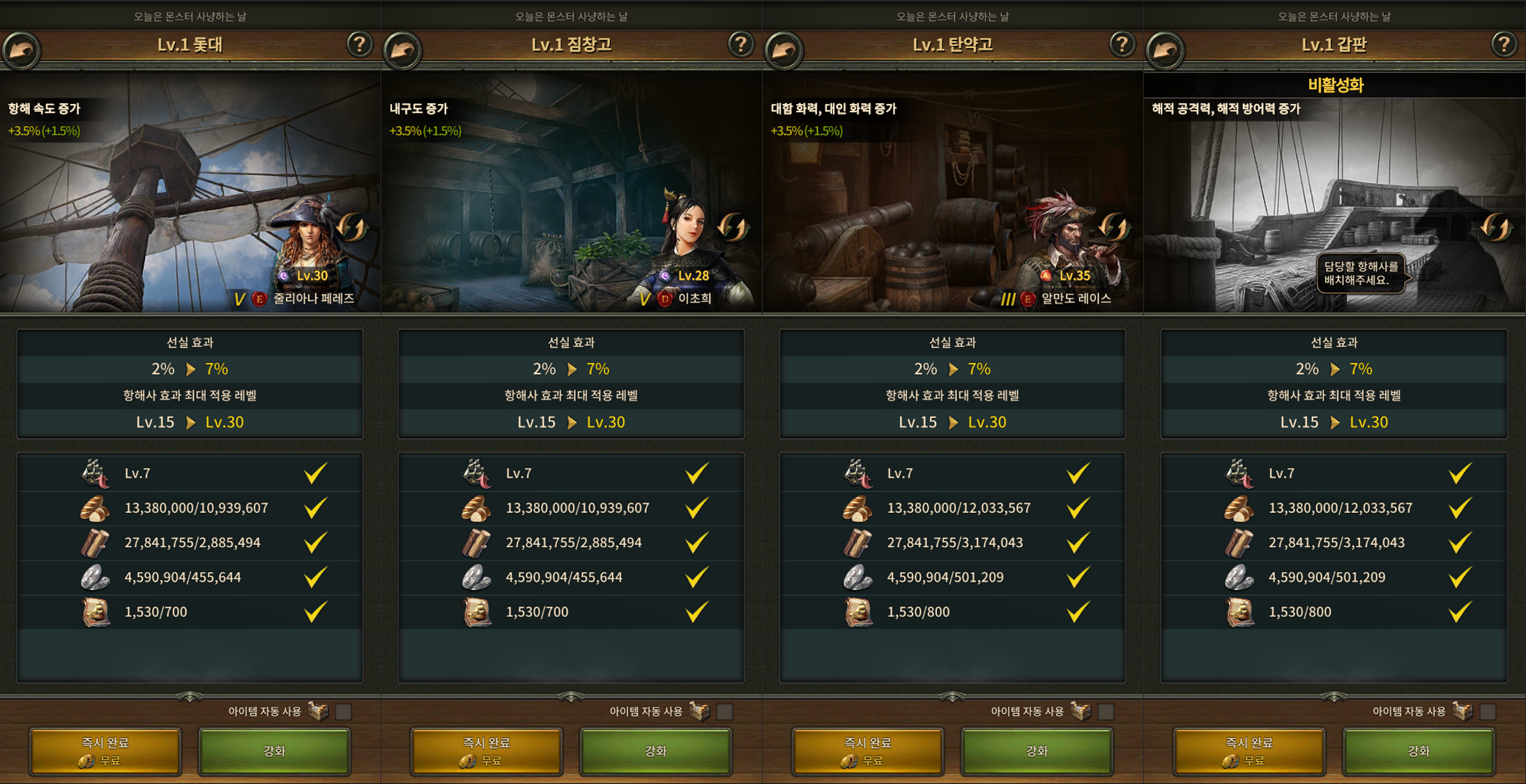Enable item auto-use in the 짐창고 panel

[x=724, y=712]
